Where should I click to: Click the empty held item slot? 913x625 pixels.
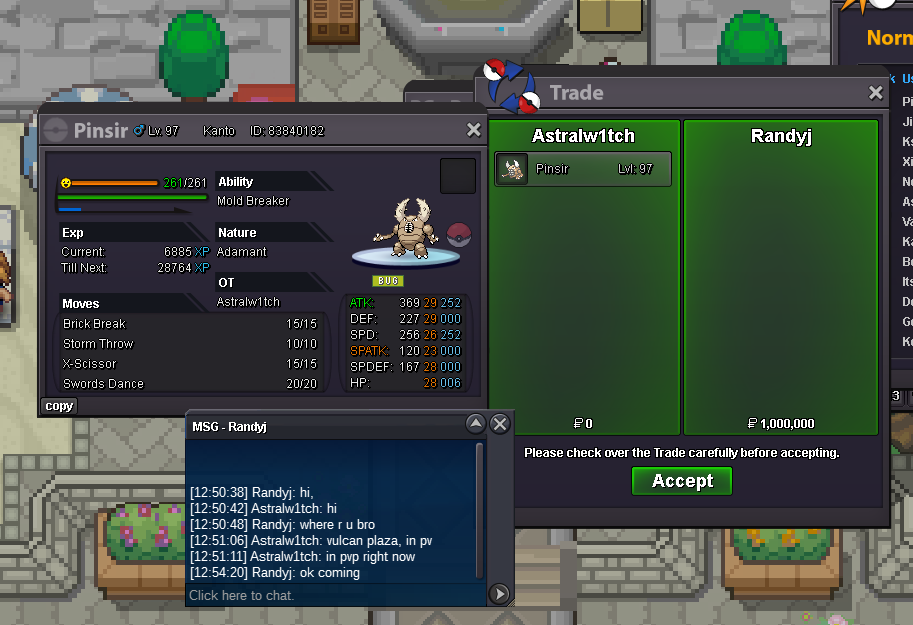[458, 176]
